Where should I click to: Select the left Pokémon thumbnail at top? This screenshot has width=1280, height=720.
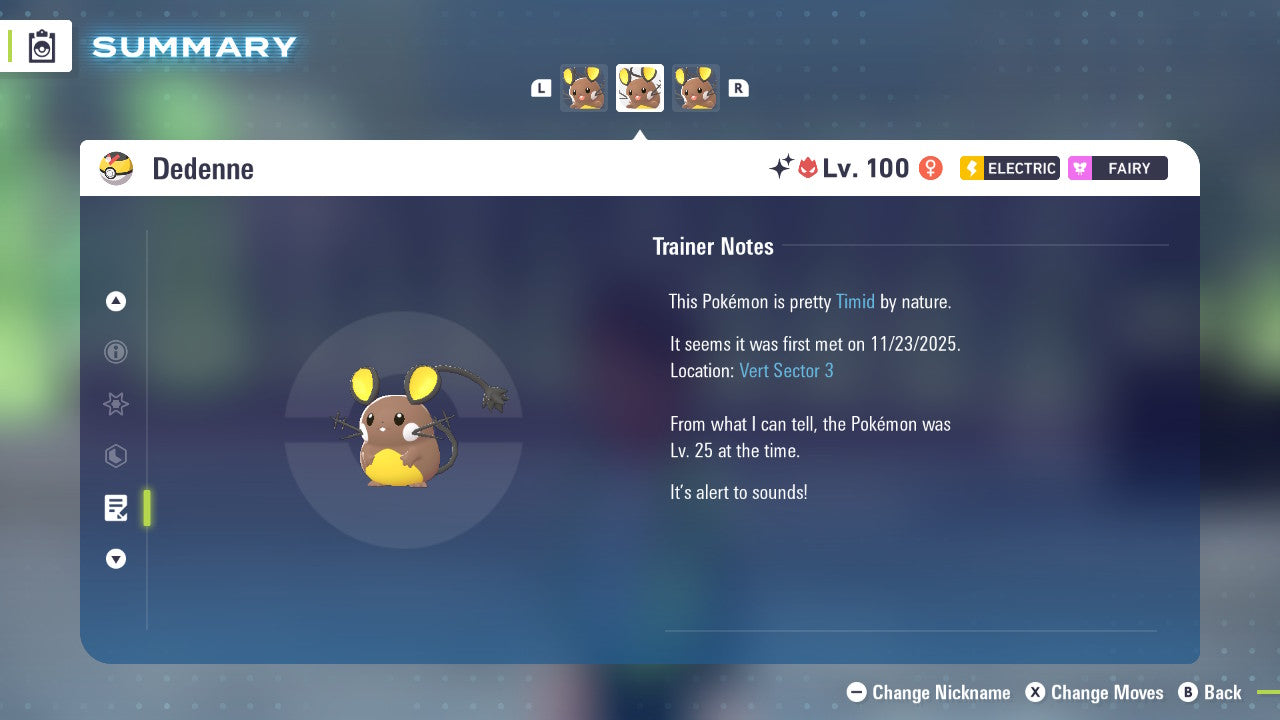point(583,88)
